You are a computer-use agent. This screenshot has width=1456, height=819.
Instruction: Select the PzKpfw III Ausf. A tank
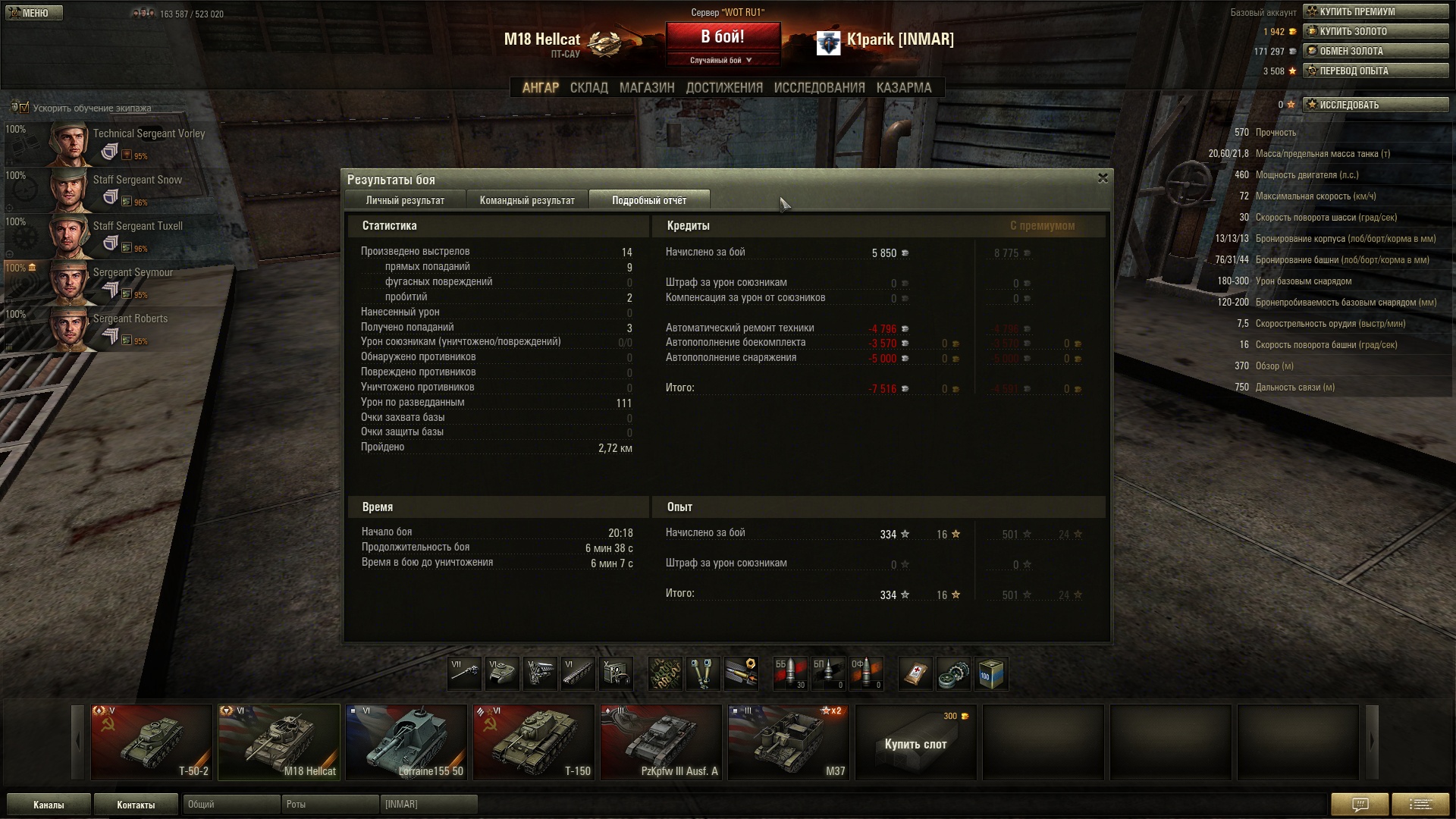point(661,742)
